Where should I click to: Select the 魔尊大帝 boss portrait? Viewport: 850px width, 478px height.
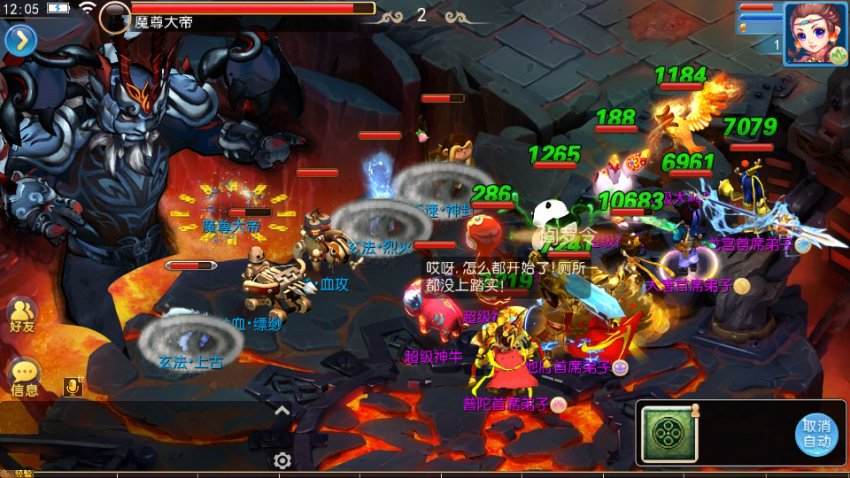pos(114,16)
